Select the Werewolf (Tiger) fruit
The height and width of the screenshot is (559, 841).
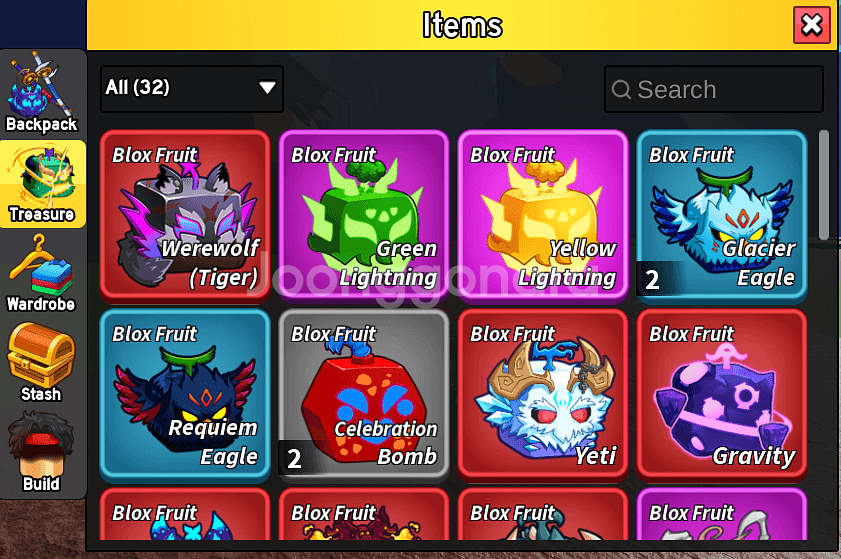click(185, 214)
